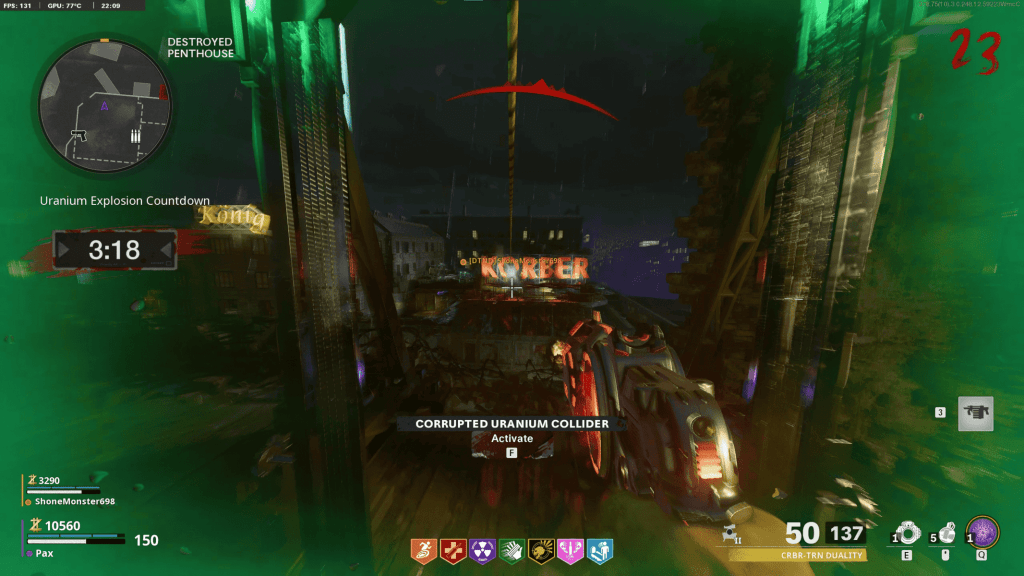Choose the green speeding-hand perk icon
The image size is (1024, 576).
[511, 550]
